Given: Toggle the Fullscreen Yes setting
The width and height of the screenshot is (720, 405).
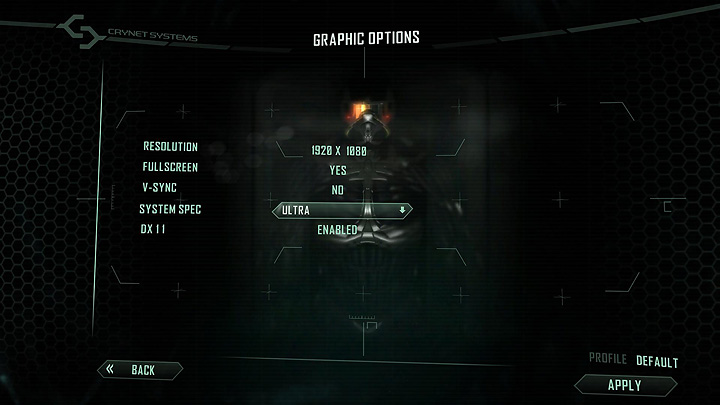Looking at the screenshot, I should pyautogui.click(x=338, y=170).
